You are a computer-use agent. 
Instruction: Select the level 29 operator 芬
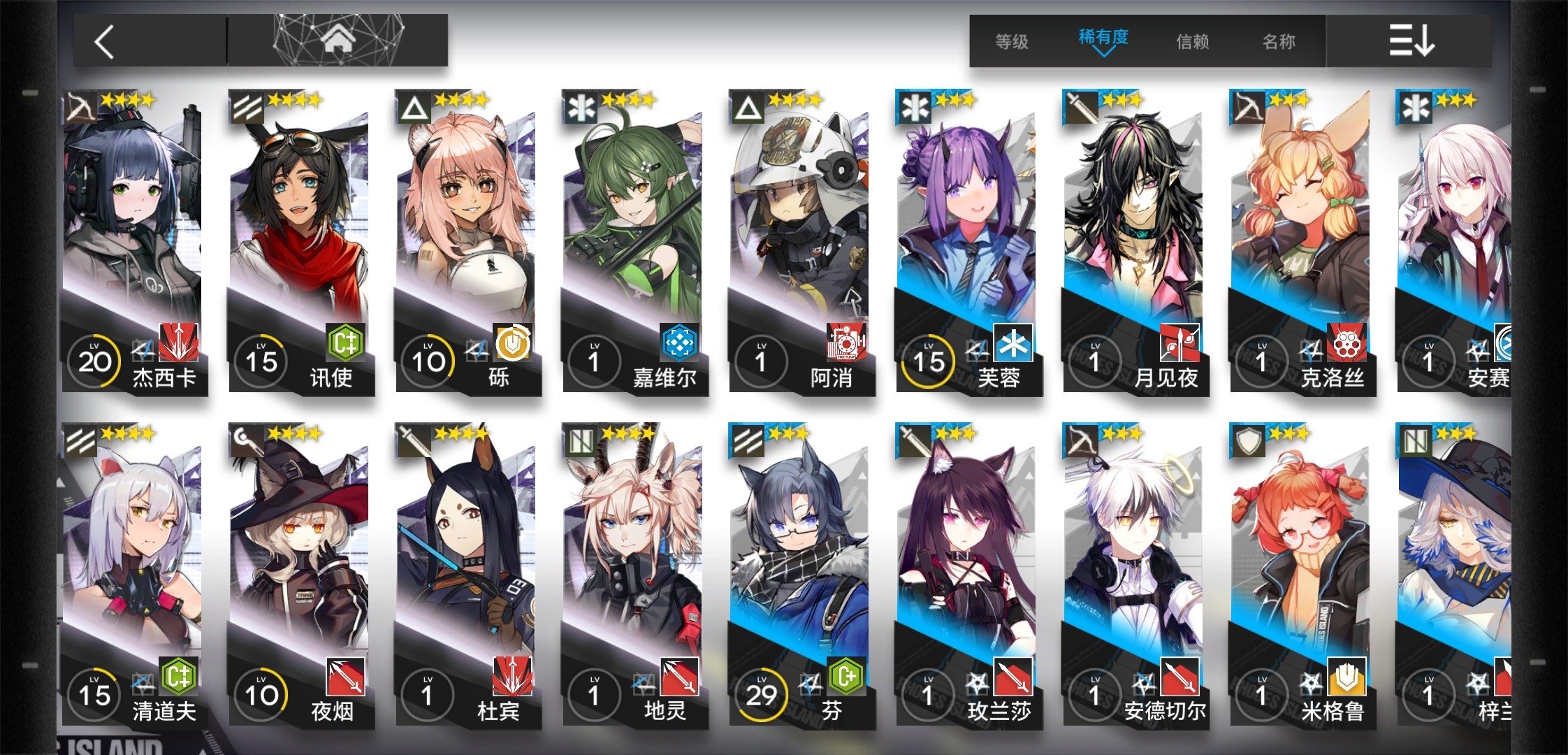click(800, 575)
